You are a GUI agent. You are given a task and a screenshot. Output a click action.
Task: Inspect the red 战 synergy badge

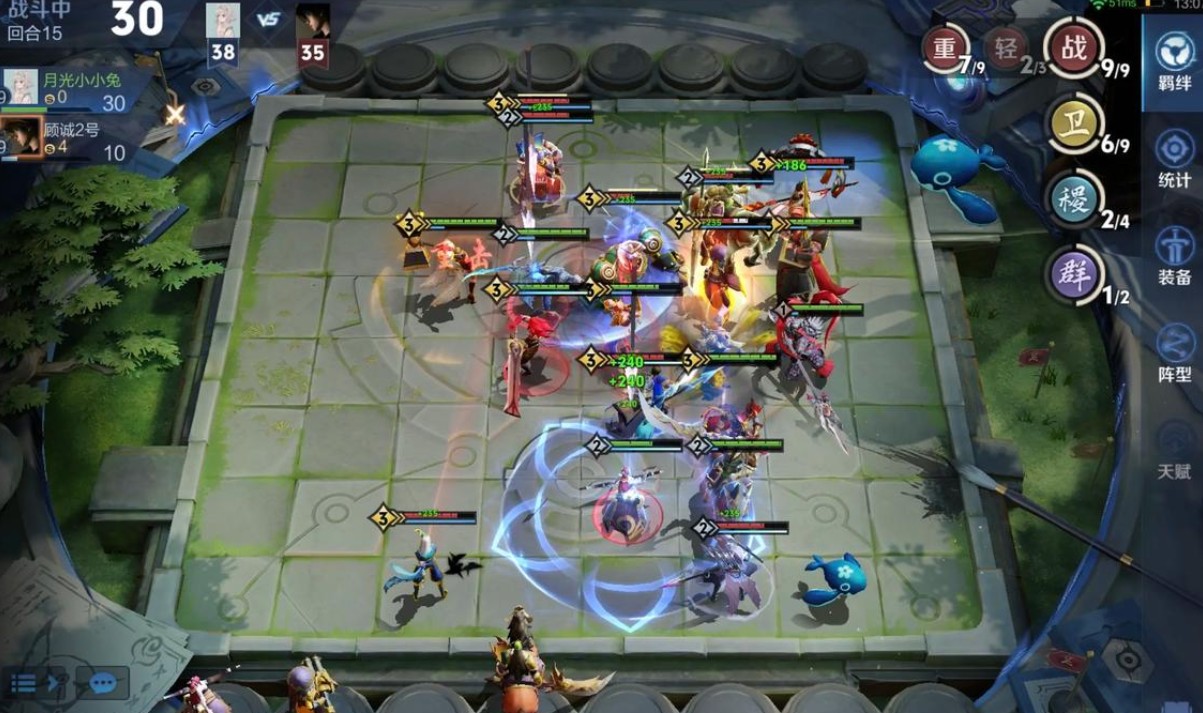coord(1073,48)
